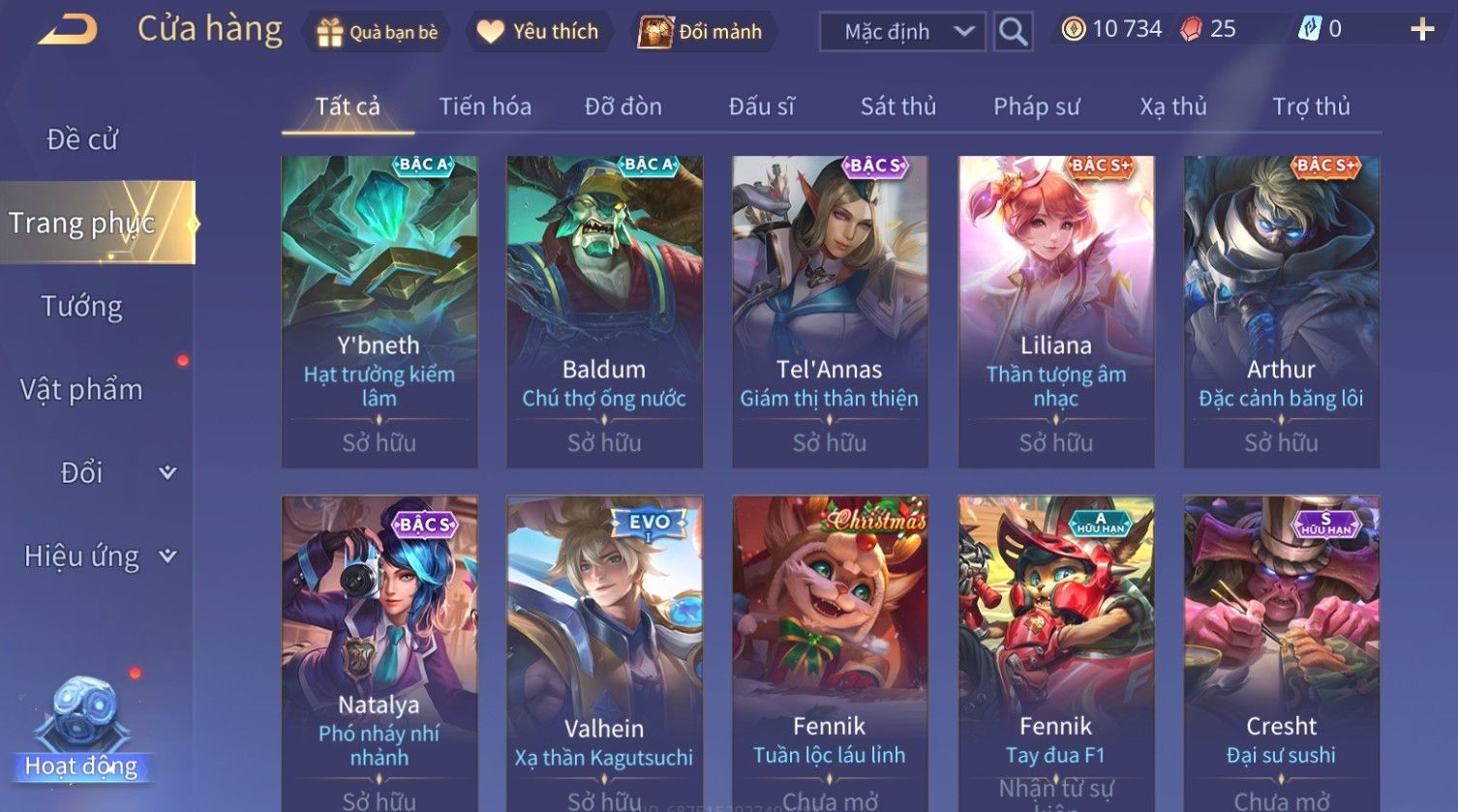Go to Tướng heroes section
Screen dimensions: 1458x812
click(x=82, y=307)
